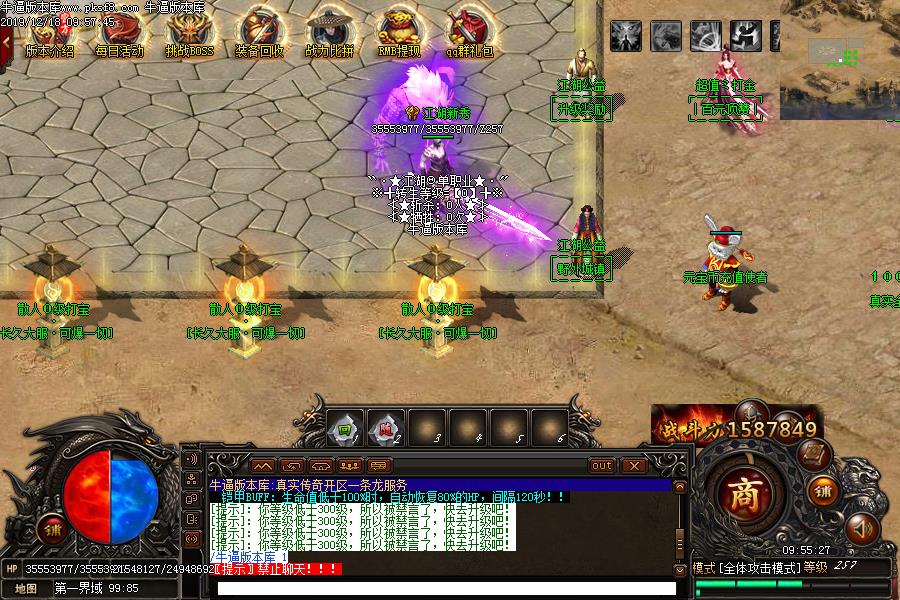Click the 铺 button beside the 商 orb
This screenshot has width=900, height=600.
[822, 490]
